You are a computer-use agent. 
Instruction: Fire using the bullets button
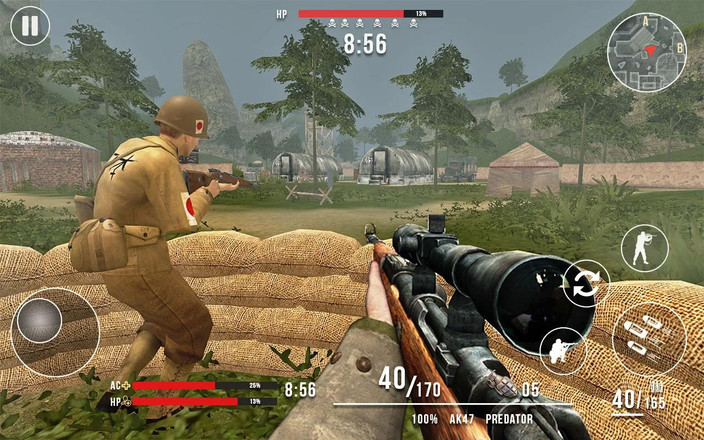pyautogui.click(x=648, y=339)
